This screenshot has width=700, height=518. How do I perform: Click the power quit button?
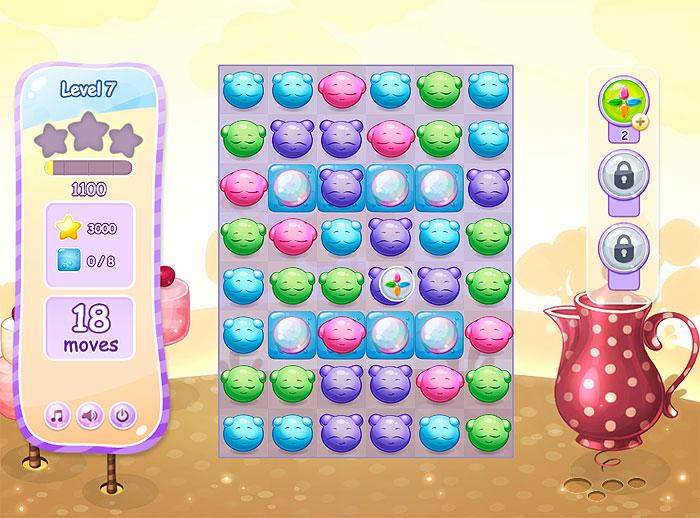[121, 413]
